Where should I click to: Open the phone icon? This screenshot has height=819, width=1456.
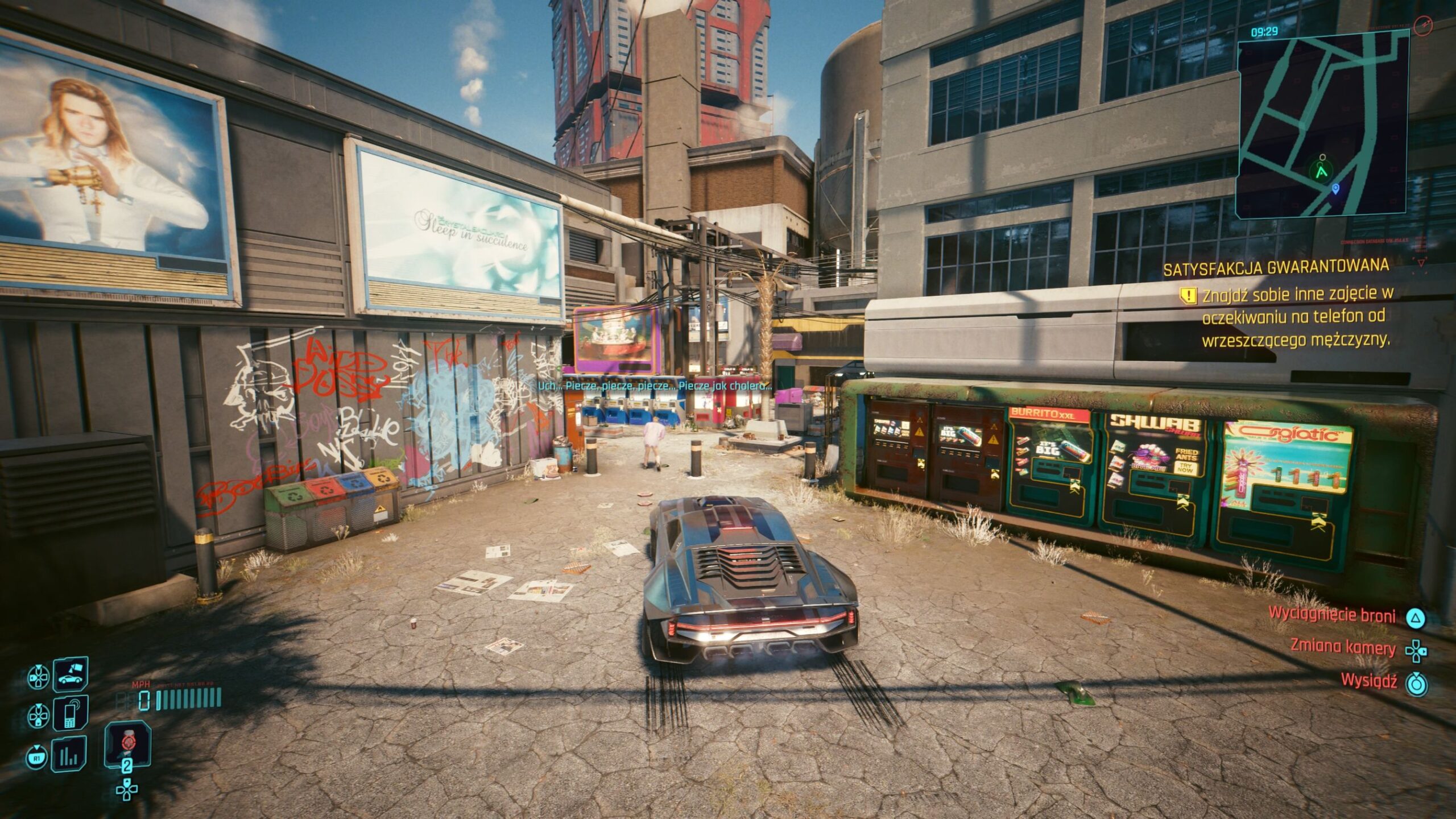71,714
